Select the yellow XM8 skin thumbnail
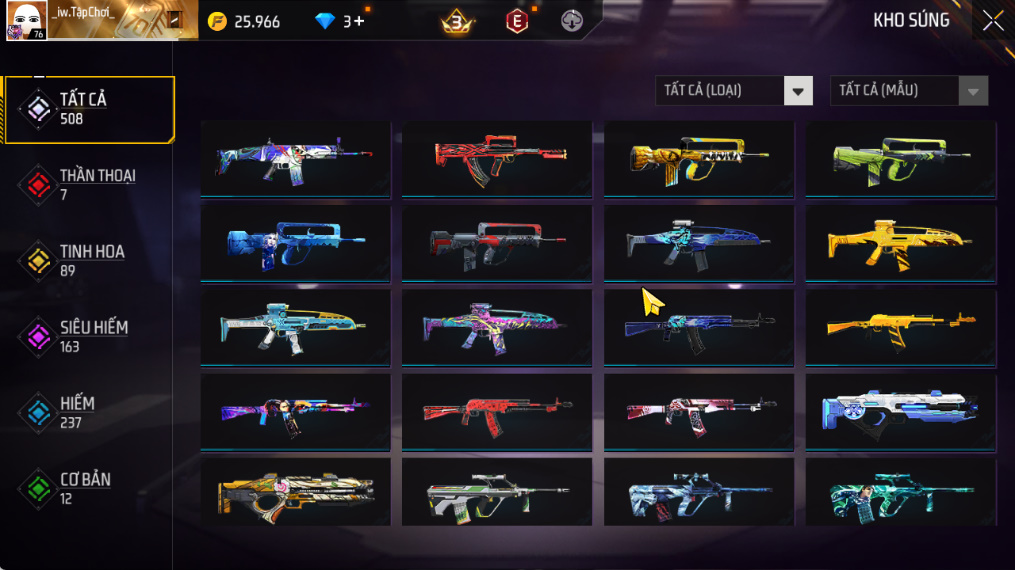This screenshot has height=570, width=1015. tap(901, 243)
